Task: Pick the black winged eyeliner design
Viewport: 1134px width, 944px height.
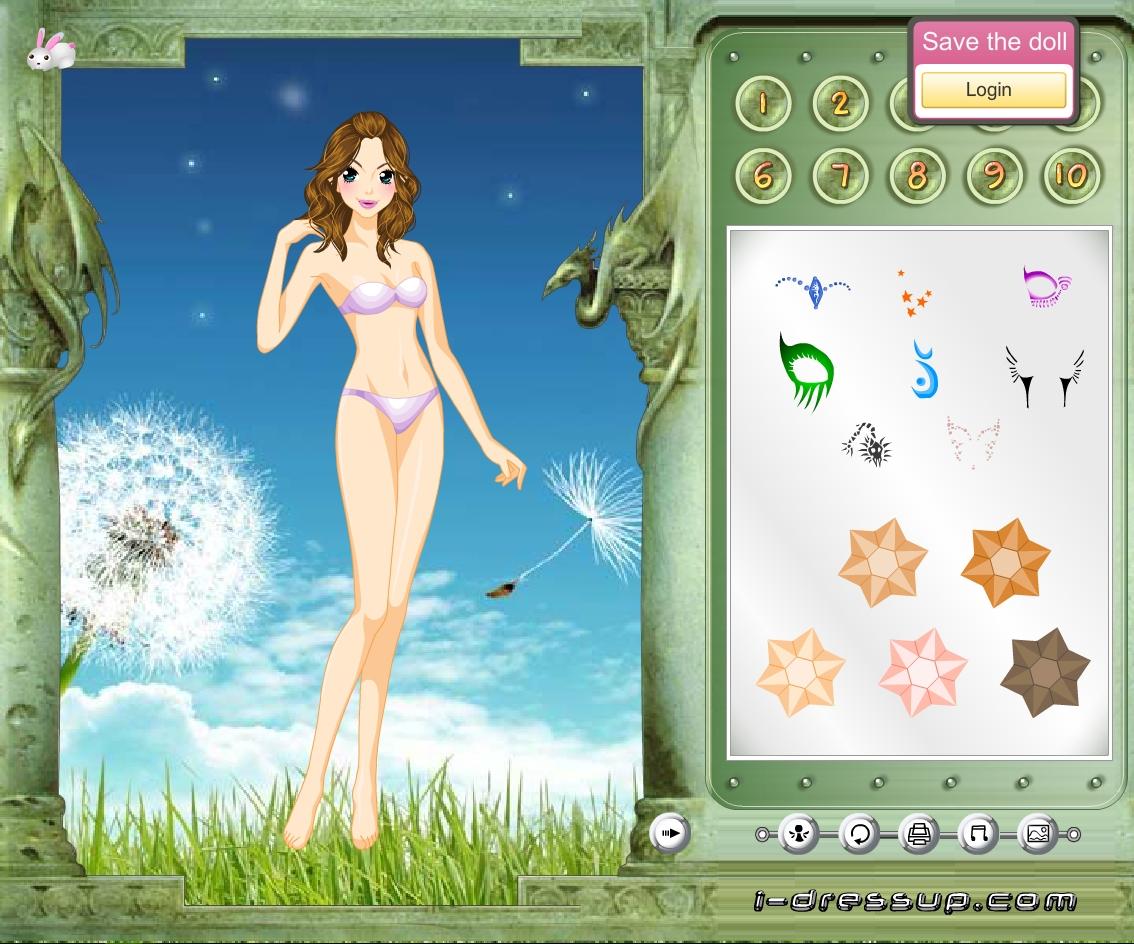Action: click(x=1045, y=376)
